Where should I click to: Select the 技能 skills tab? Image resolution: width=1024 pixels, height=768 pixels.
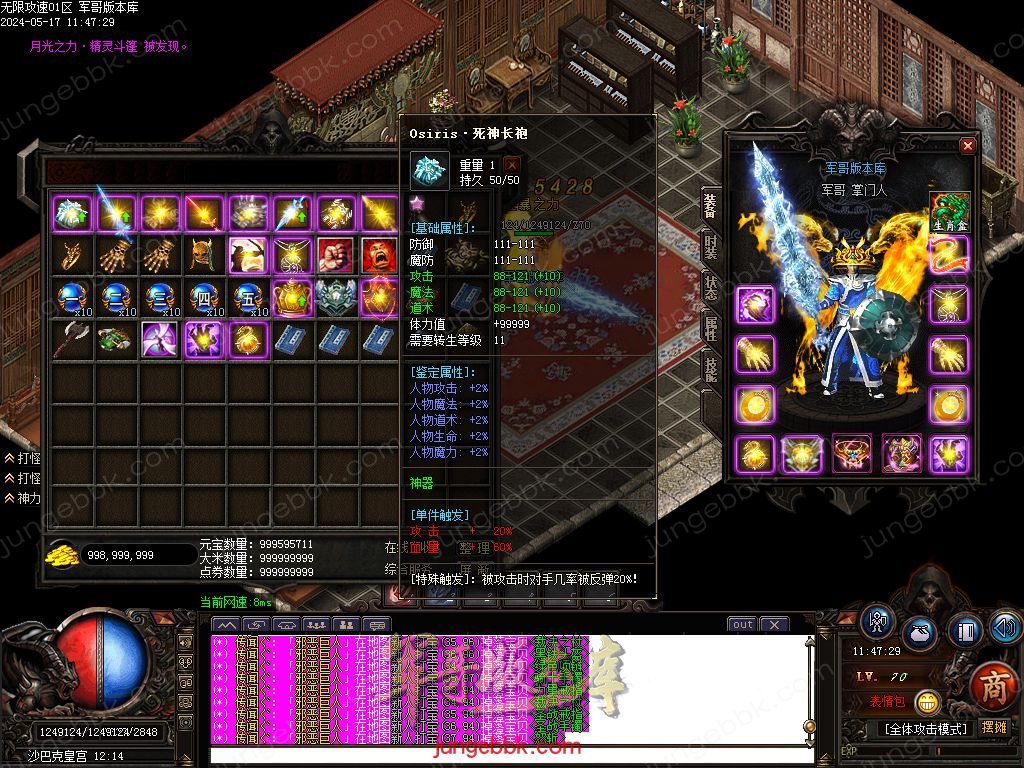pos(710,369)
